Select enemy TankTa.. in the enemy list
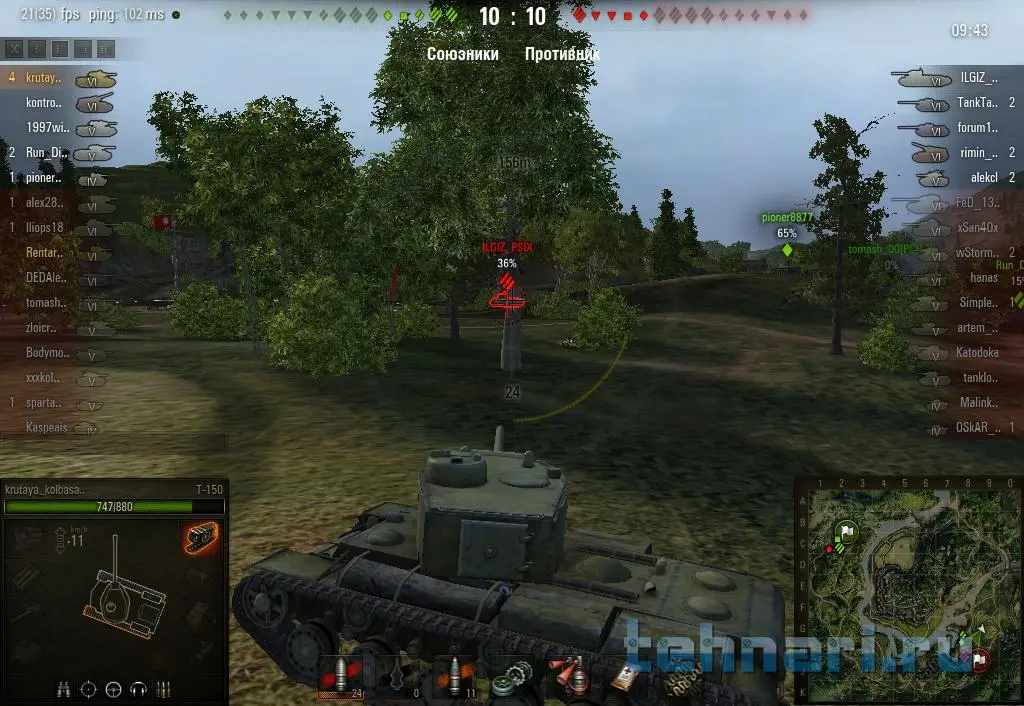The image size is (1024, 706). (x=977, y=102)
